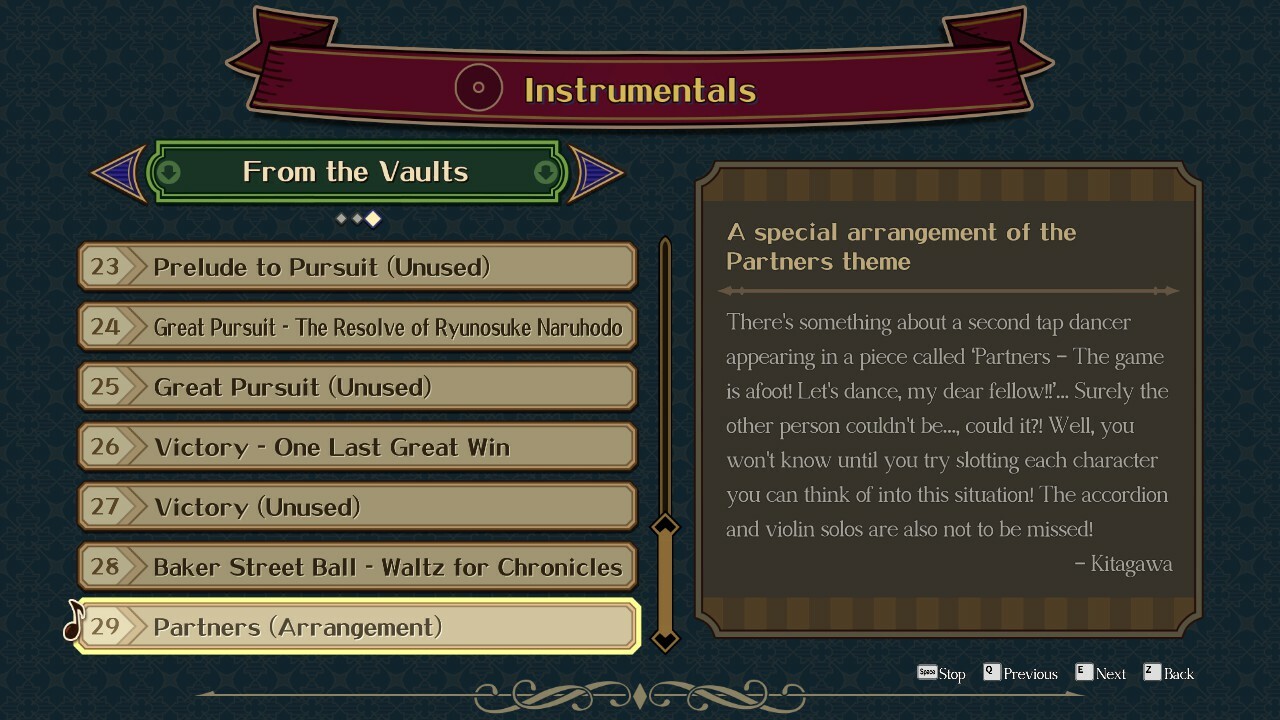Click the right arrow beside From the Vaults

(596, 173)
